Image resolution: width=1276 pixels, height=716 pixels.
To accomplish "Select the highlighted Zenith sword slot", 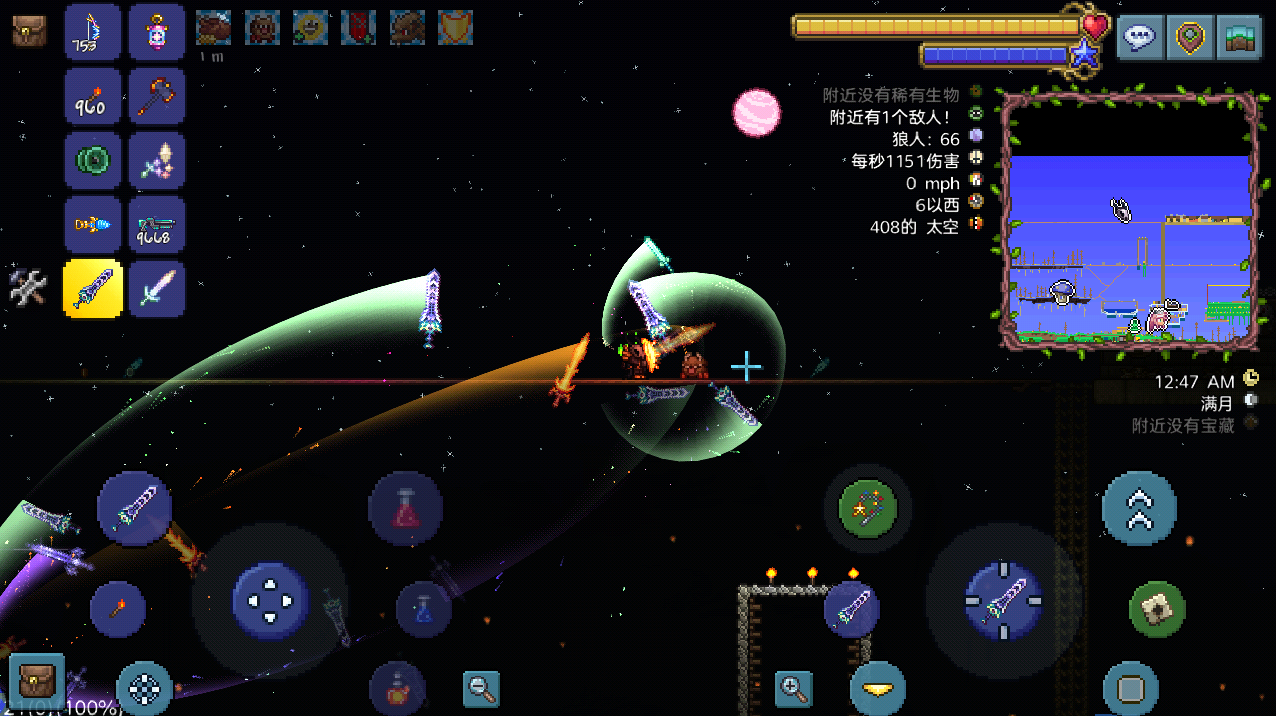I will point(93,289).
